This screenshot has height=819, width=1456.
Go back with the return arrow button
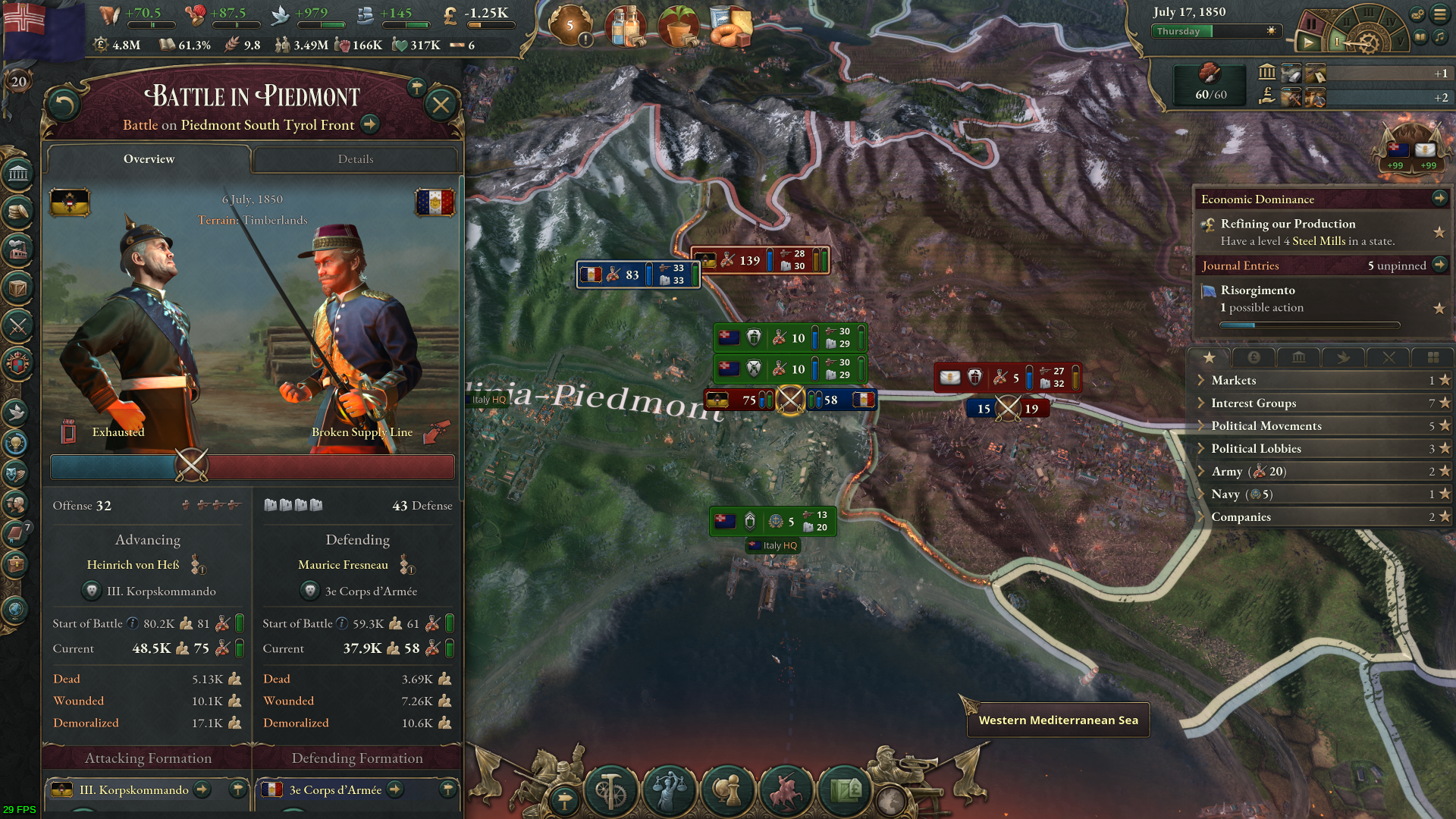(x=64, y=105)
